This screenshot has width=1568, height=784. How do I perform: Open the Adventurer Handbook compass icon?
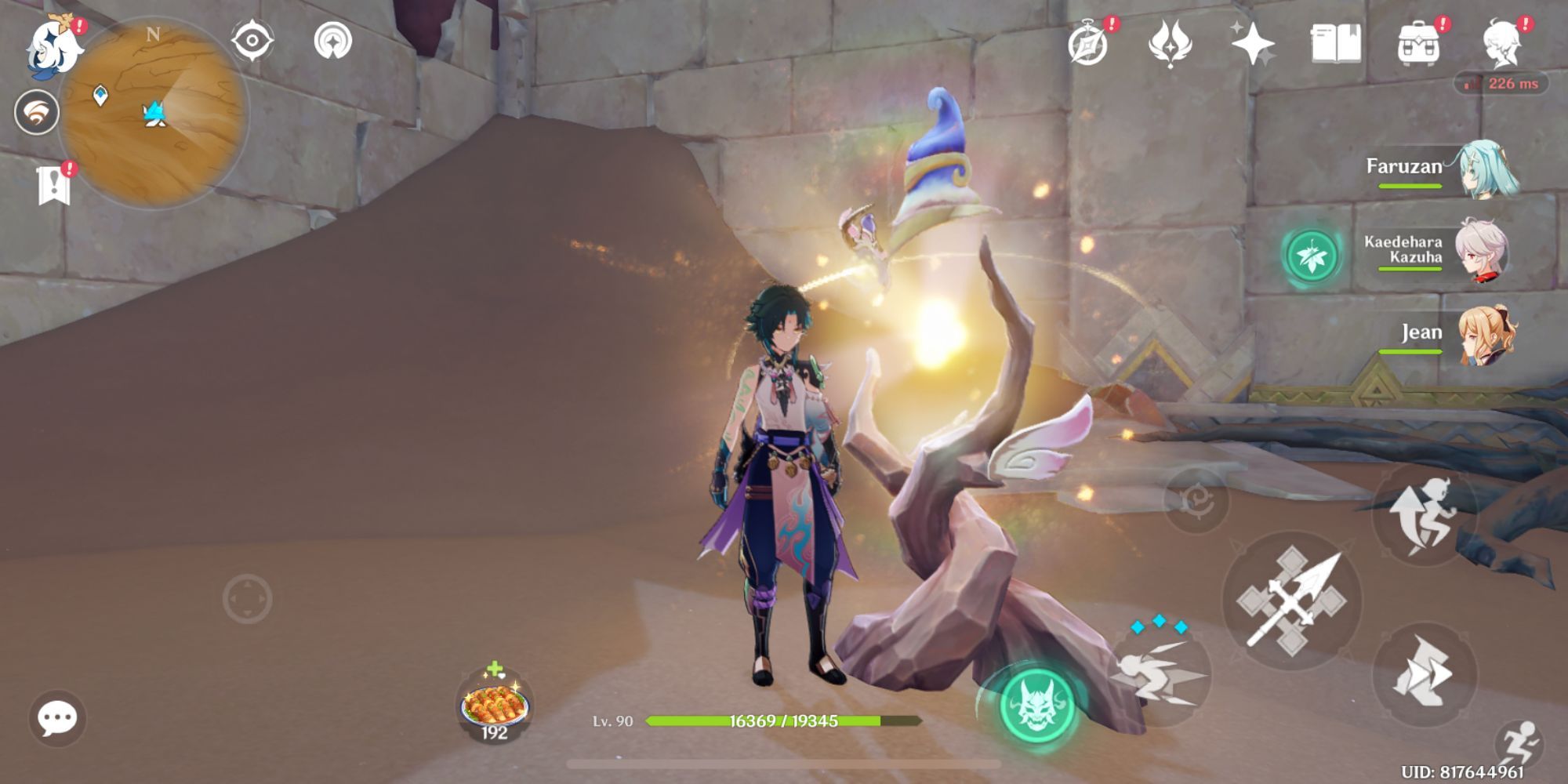1089,43
